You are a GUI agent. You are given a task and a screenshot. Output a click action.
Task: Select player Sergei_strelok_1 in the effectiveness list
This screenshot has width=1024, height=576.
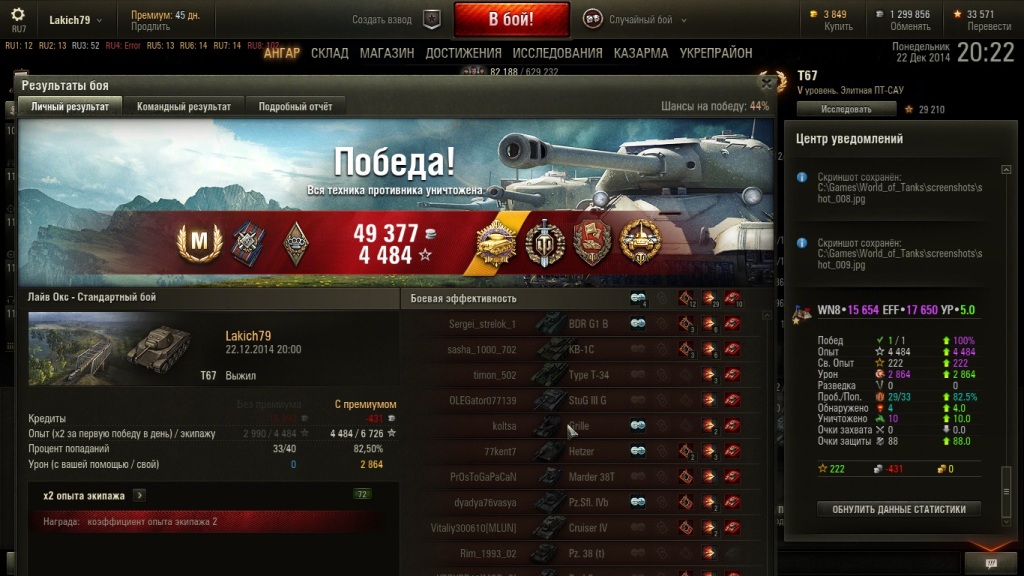click(481, 324)
